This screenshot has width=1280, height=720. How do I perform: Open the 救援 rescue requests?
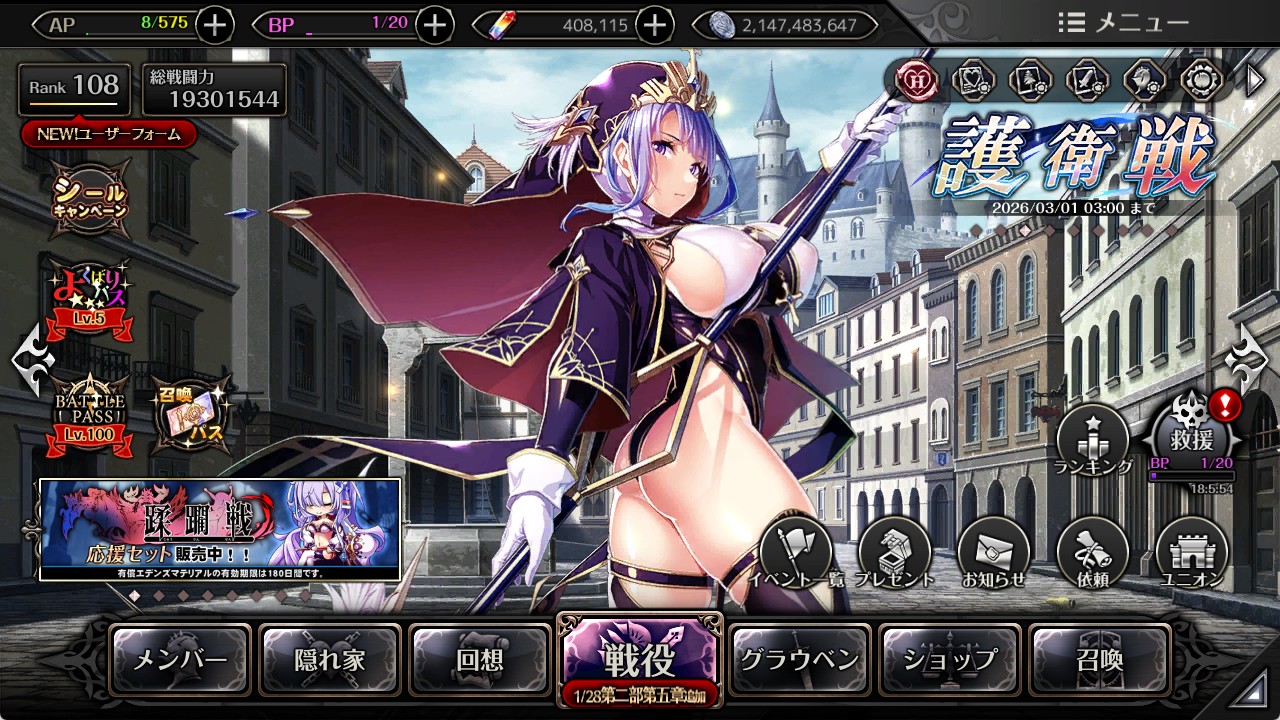click(x=1193, y=438)
